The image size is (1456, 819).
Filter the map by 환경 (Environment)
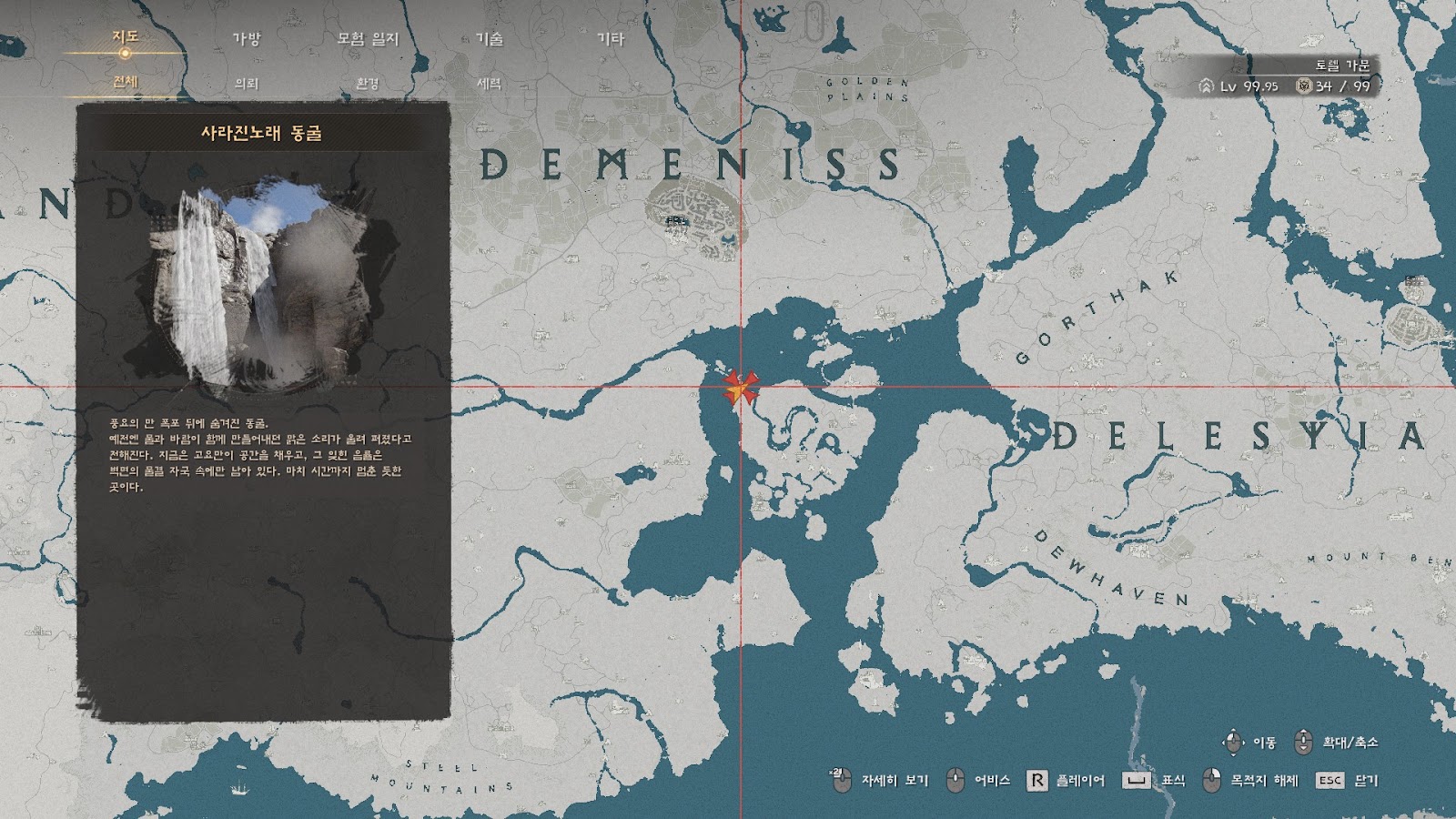(368, 83)
